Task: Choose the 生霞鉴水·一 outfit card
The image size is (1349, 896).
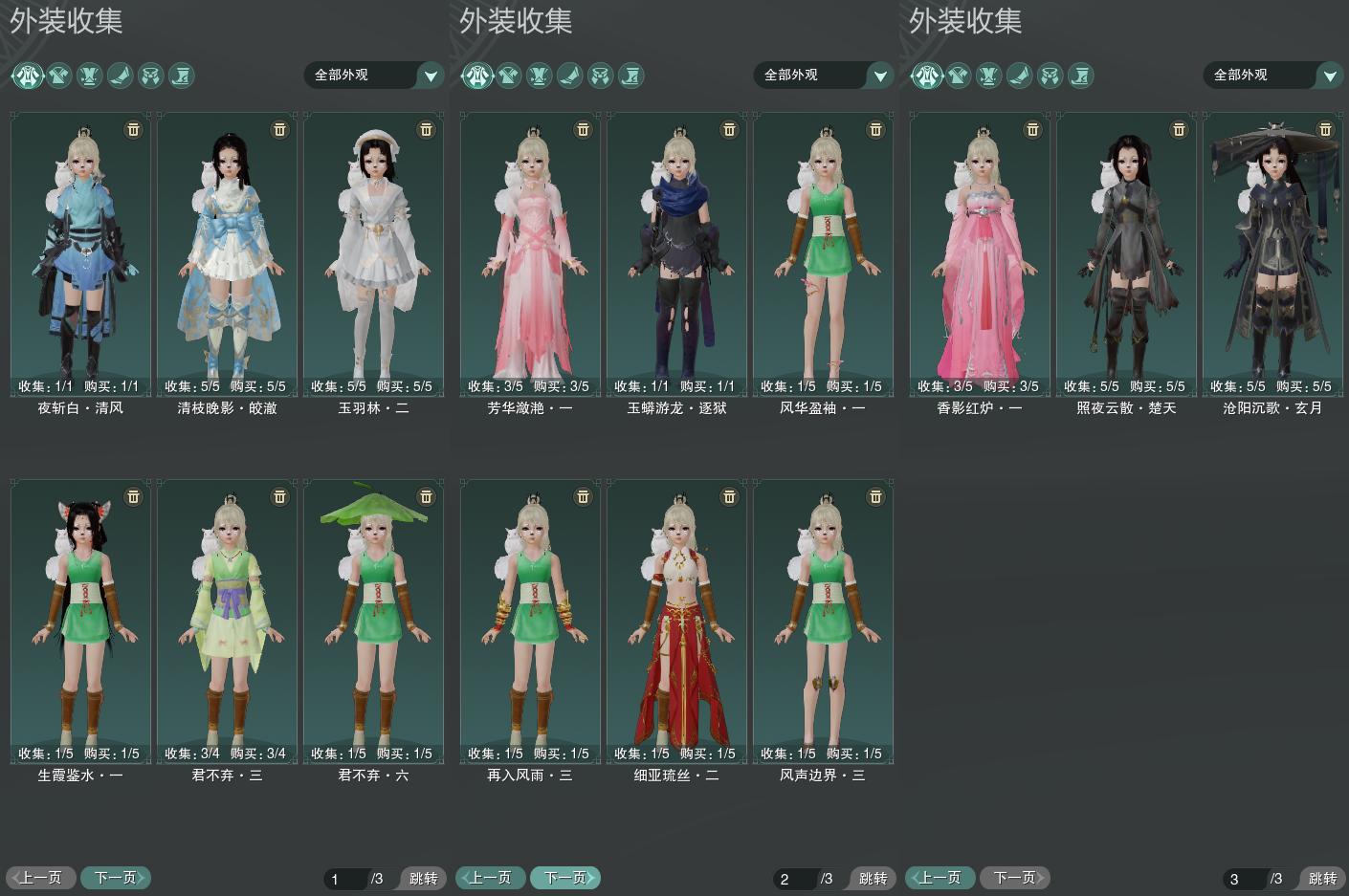Action: pos(80,622)
